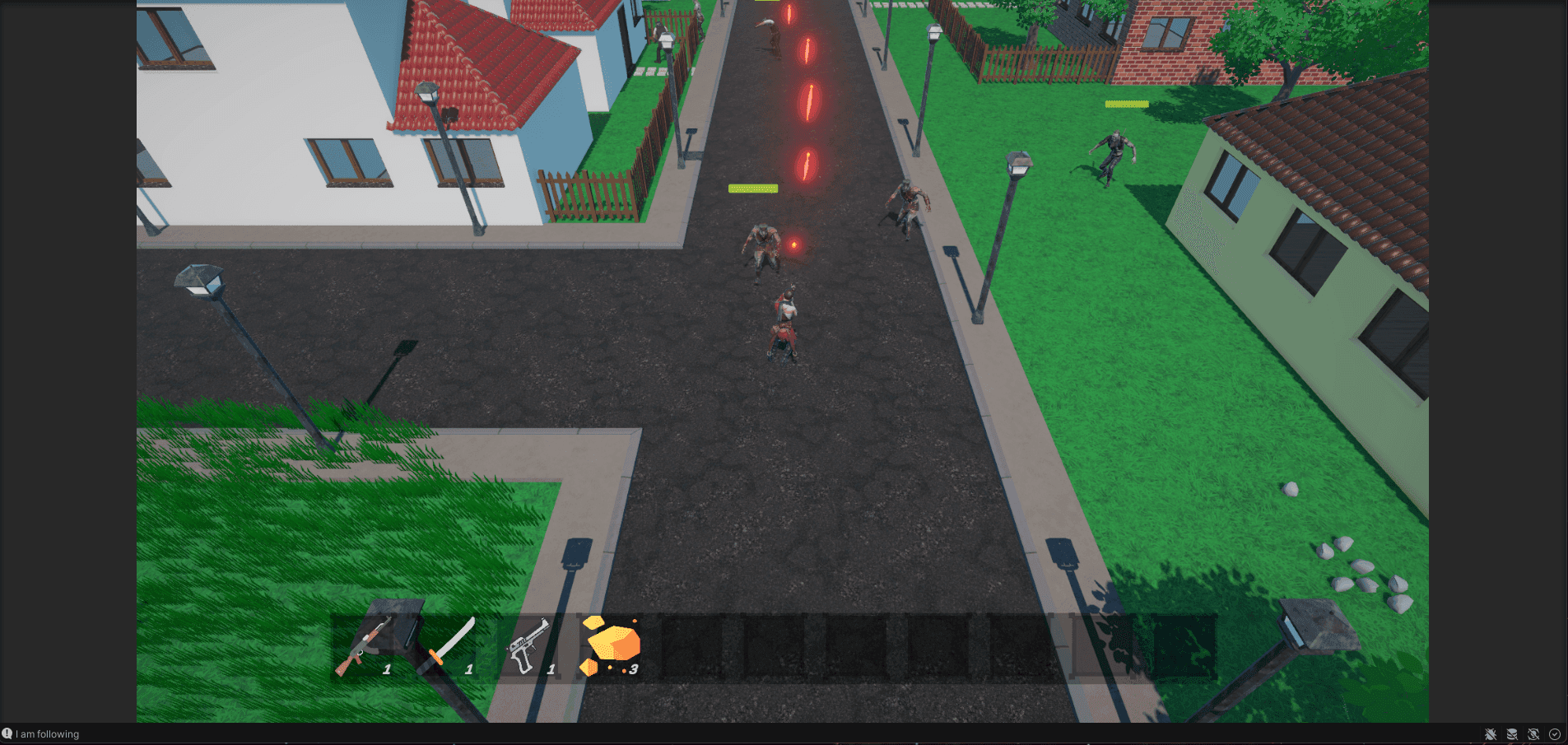
Task: Enable the crossed-out database icon
Action: tap(1512, 734)
